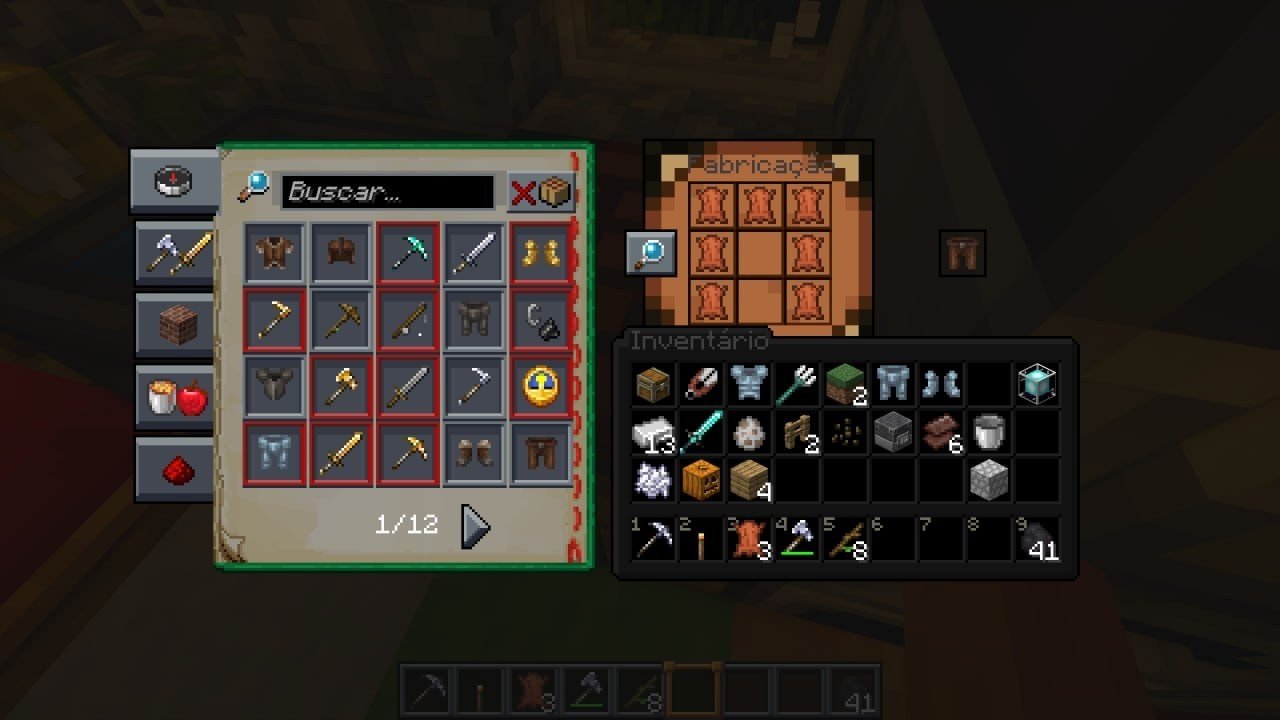Pick the flint and steel recipe
The image size is (1280, 720).
pyautogui.click(x=541, y=321)
